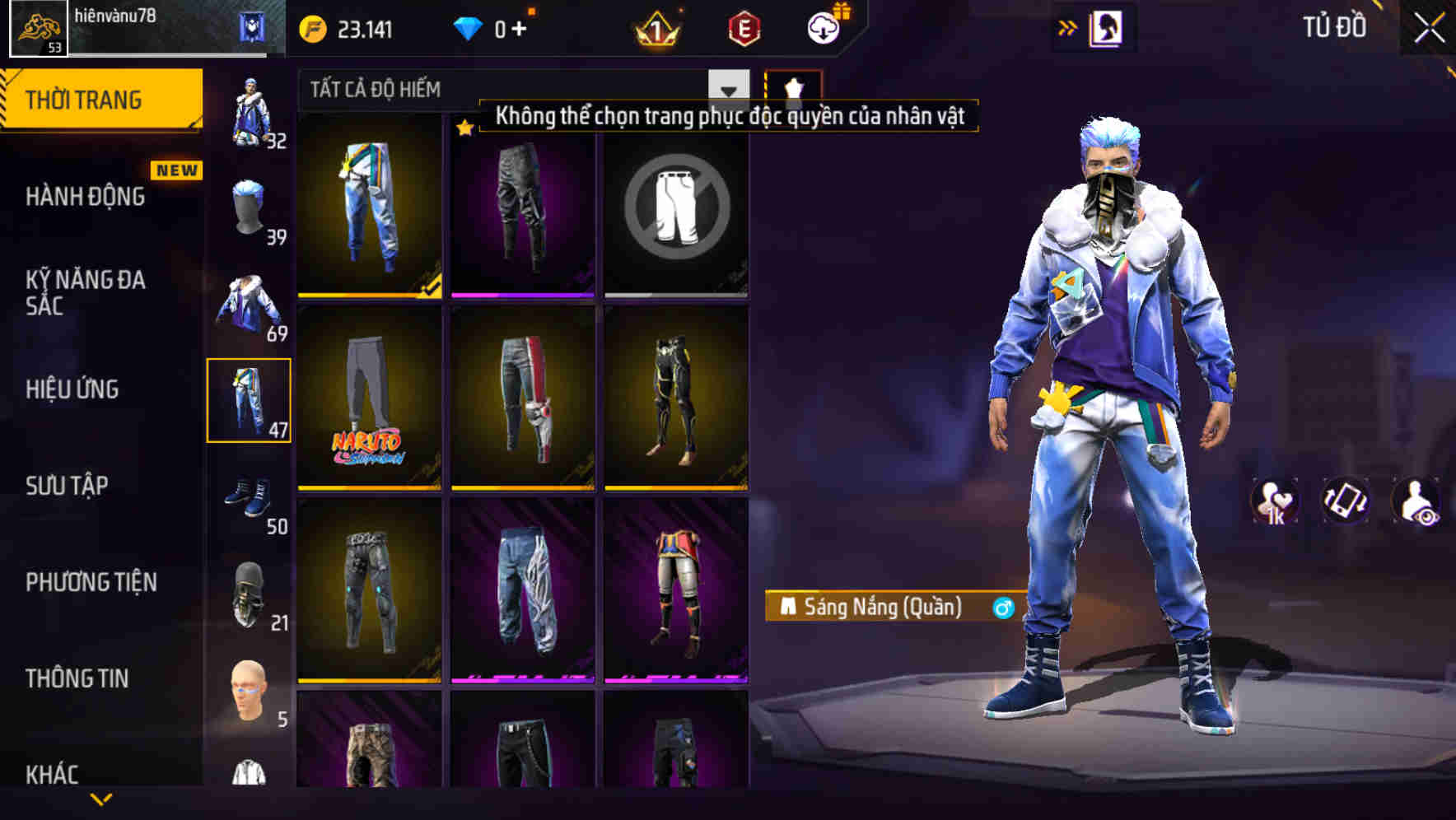Image resolution: width=1456 pixels, height=820 pixels.
Task: Click the rank crown icon showing level 1
Action: (656, 29)
